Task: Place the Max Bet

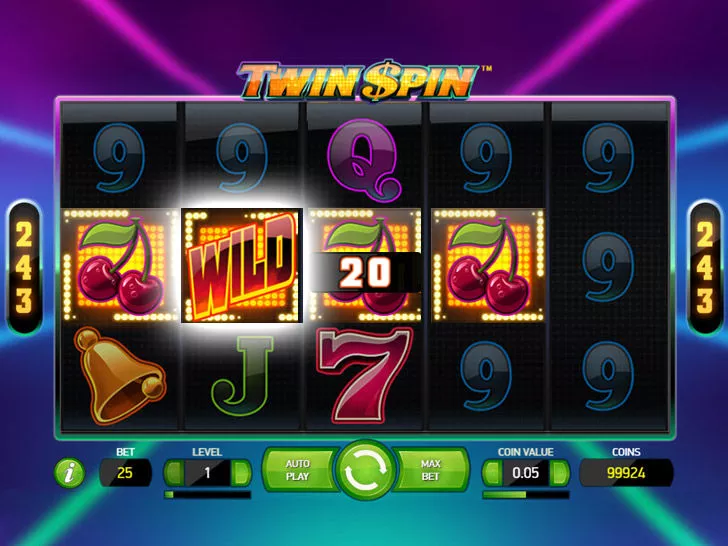Action: (432, 471)
